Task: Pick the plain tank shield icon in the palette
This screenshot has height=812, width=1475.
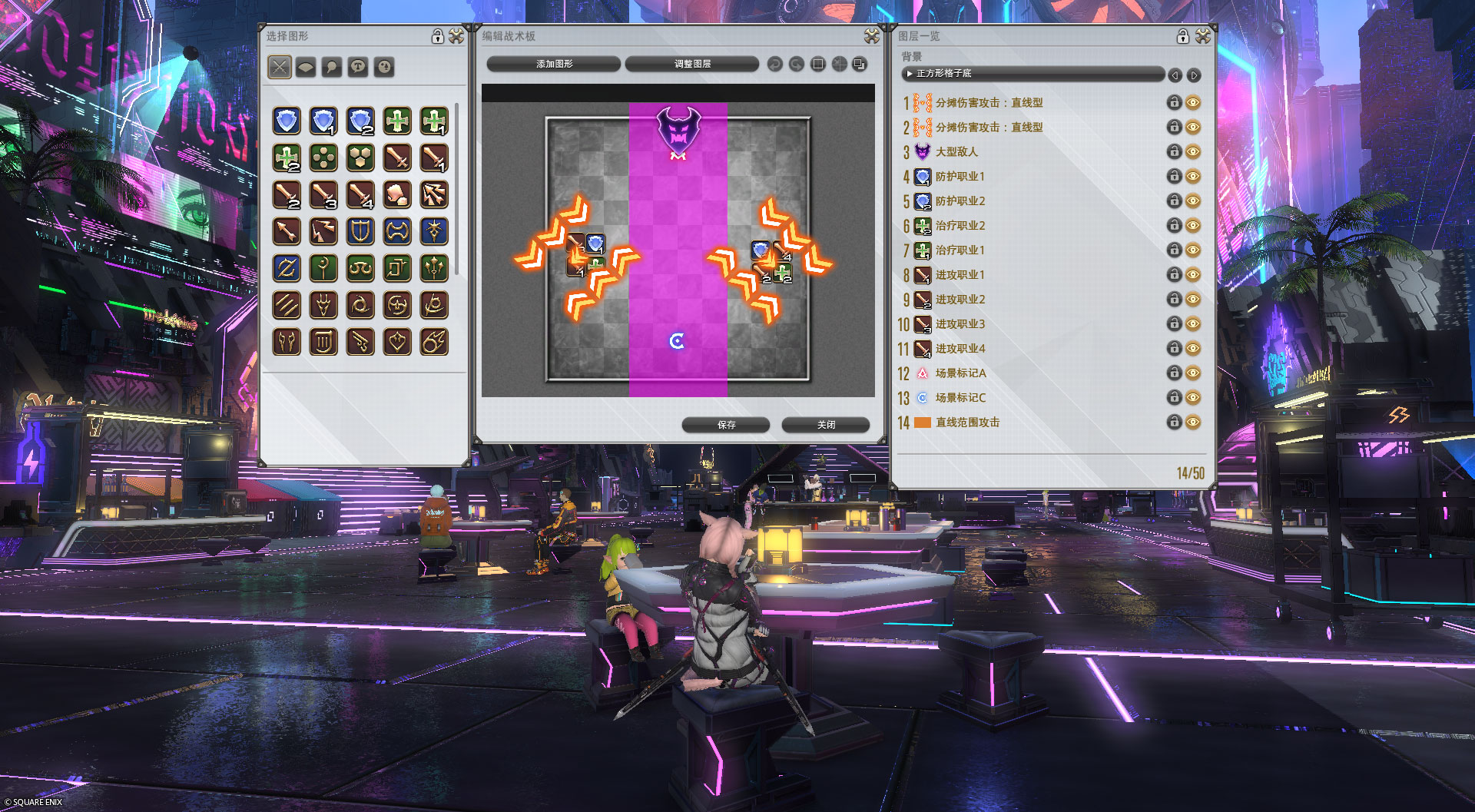Action: click(x=287, y=121)
